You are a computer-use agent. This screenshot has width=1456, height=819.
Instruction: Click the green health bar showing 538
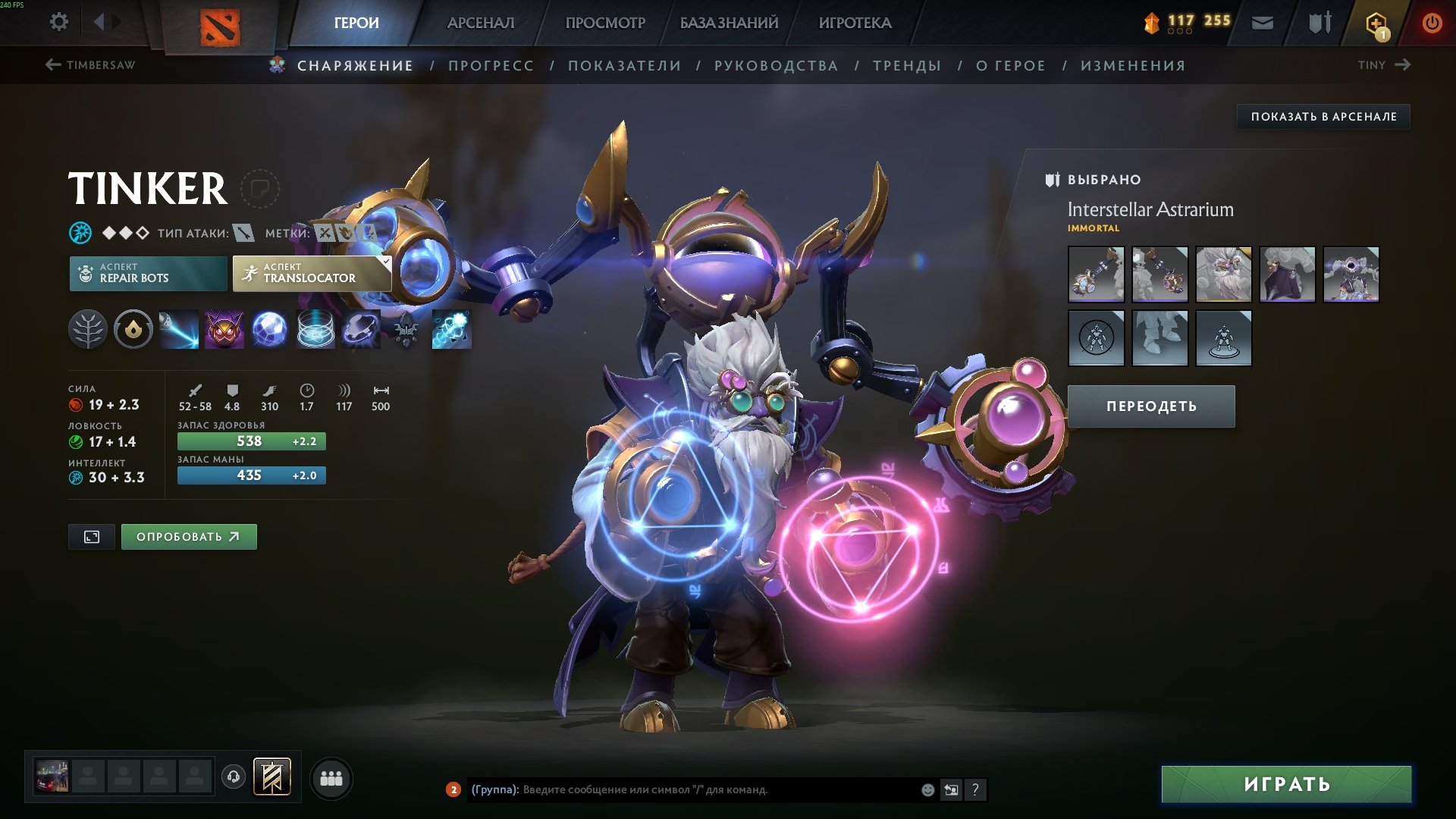[x=251, y=441]
